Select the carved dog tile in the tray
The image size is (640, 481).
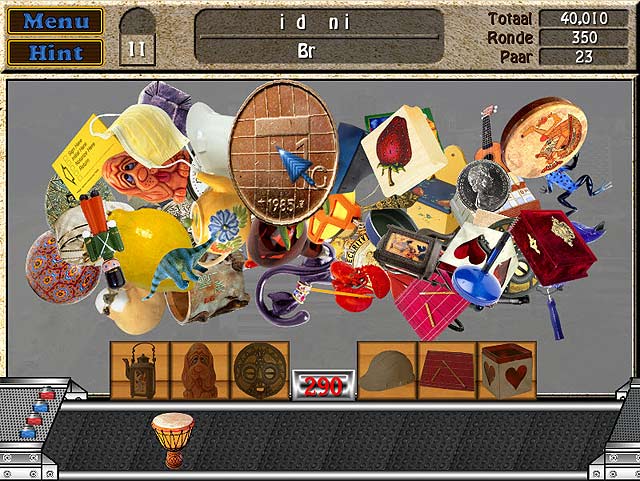pyautogui.click(x=199, y=370)
